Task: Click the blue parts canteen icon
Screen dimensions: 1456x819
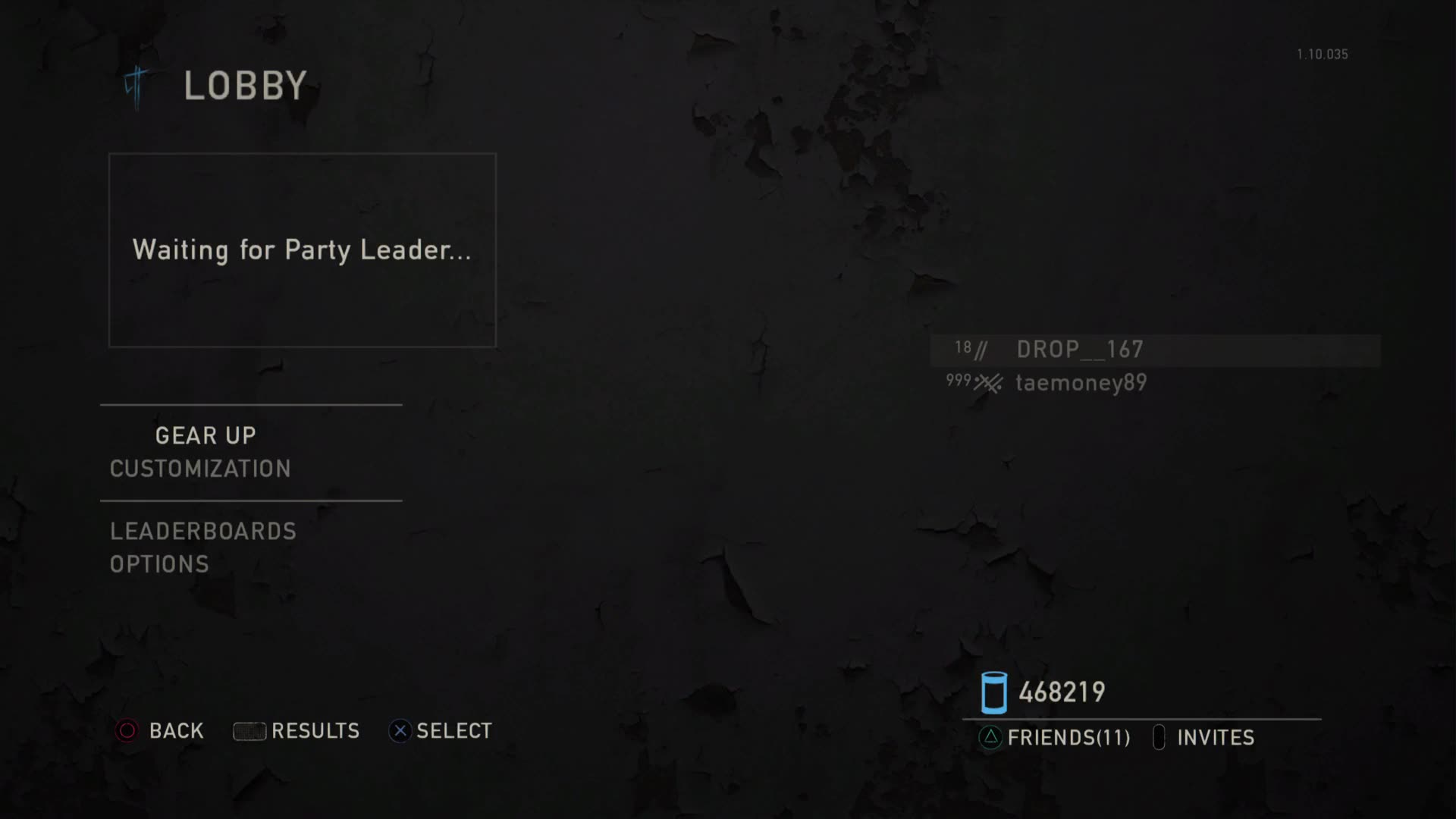Action: (993, 691)
